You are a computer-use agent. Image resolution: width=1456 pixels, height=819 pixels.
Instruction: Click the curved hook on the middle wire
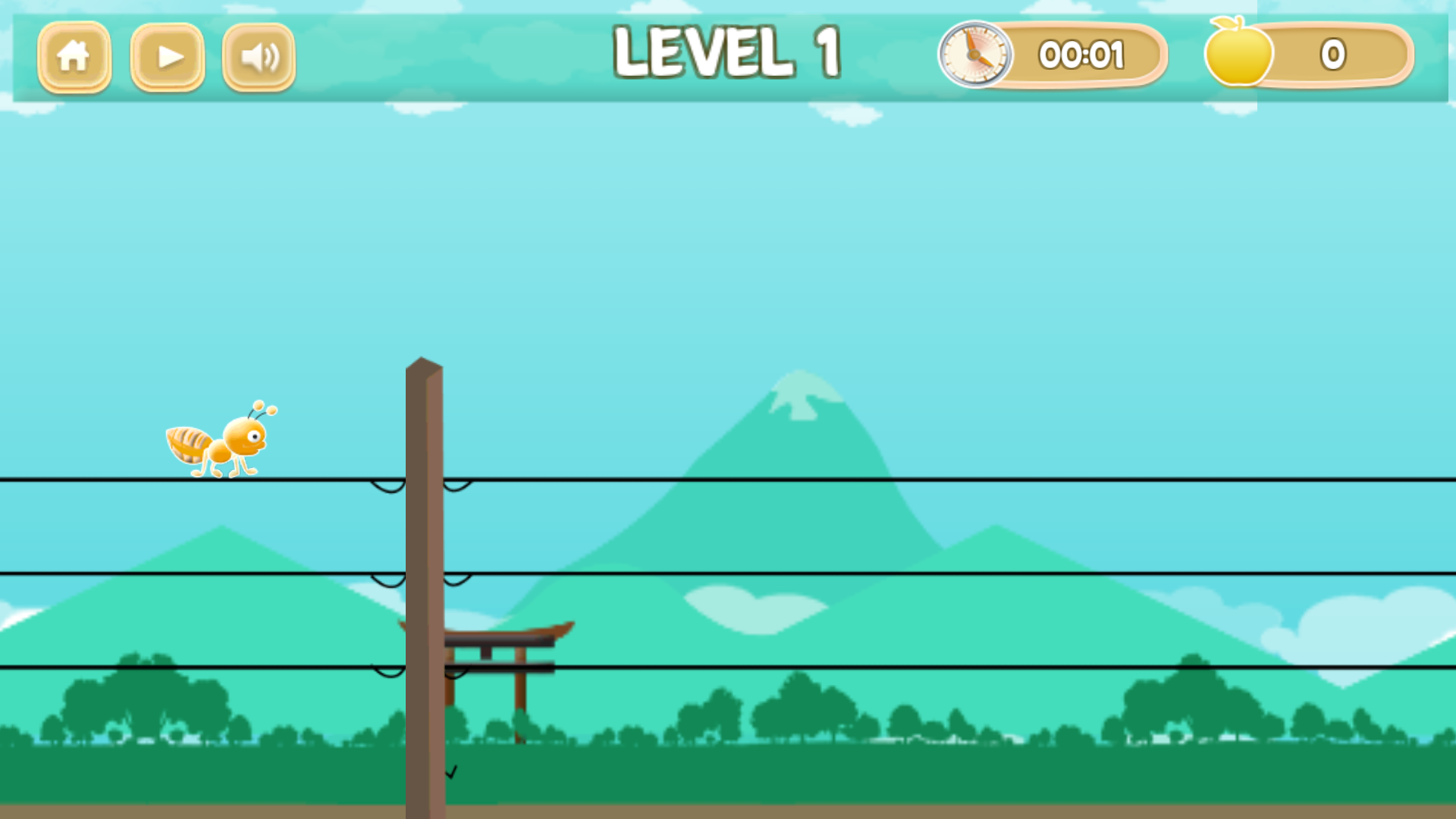[387, 582]
